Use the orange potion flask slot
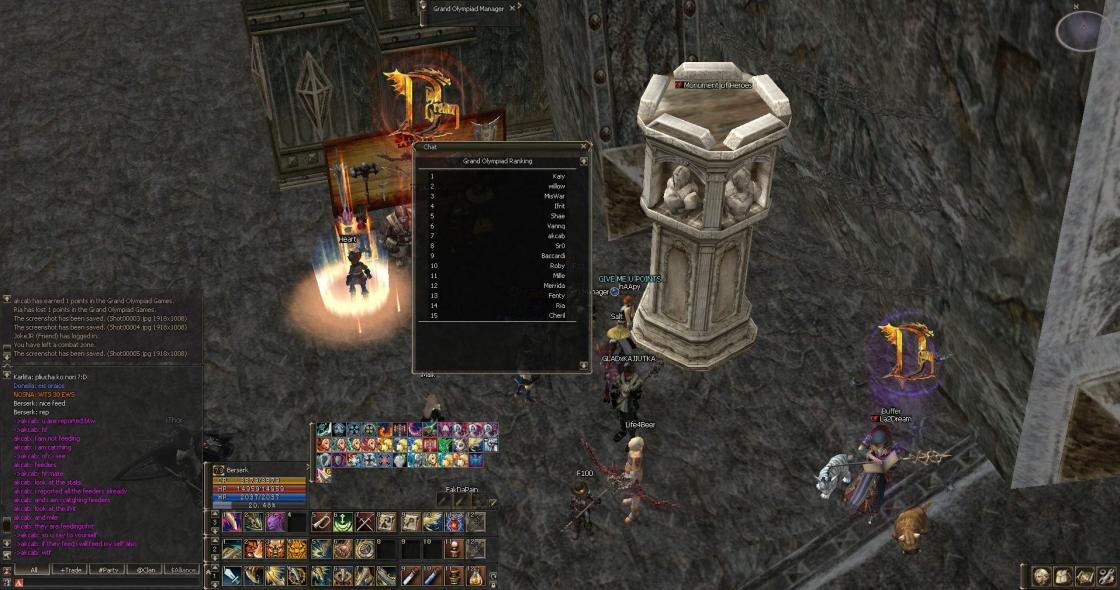1120x590 pixels. pyautogui.click(x=476, y=575)
